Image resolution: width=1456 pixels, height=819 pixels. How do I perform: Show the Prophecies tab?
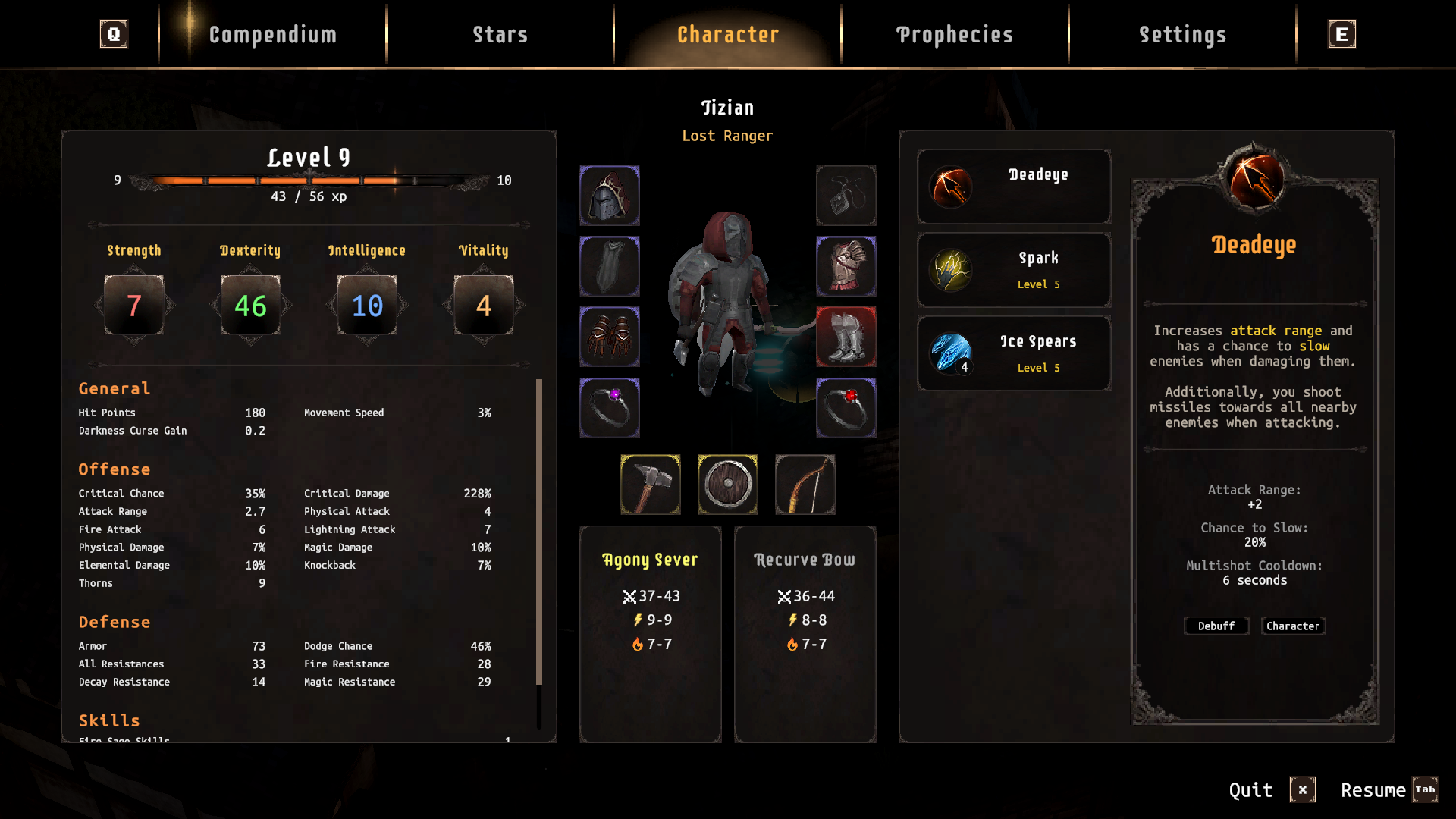coord(955,35)
